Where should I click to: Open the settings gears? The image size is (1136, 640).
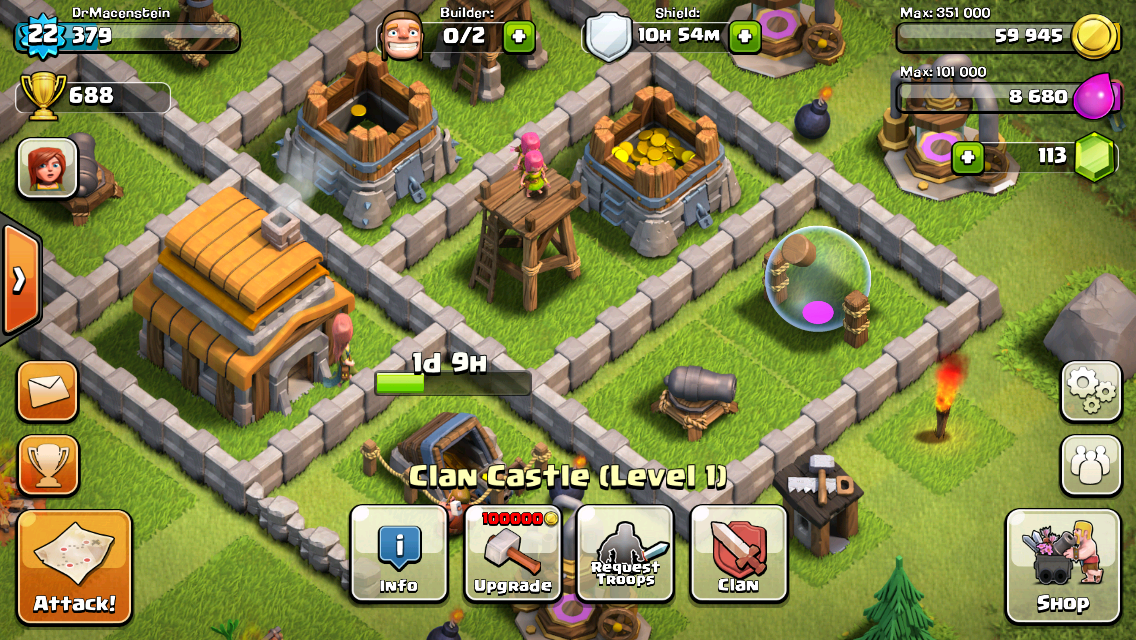click(x=1091, y=391)
